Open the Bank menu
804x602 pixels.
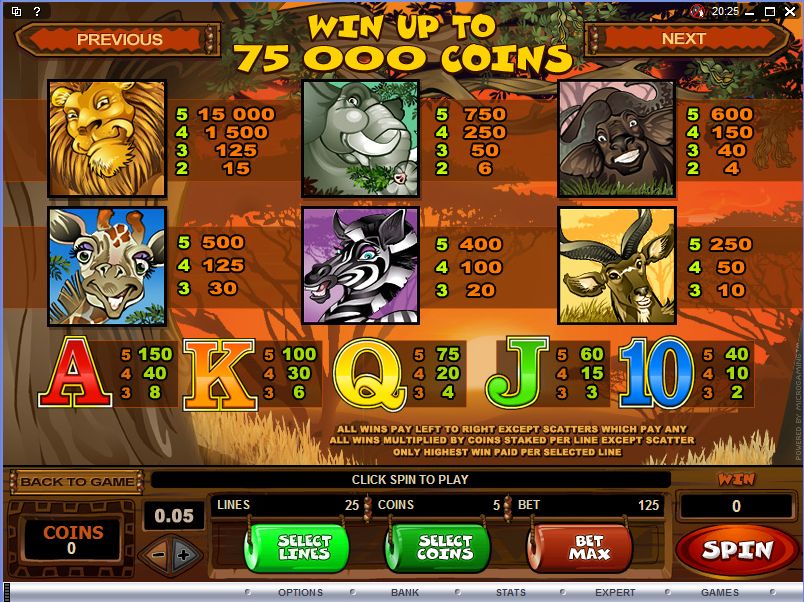(x=405, y=592)
